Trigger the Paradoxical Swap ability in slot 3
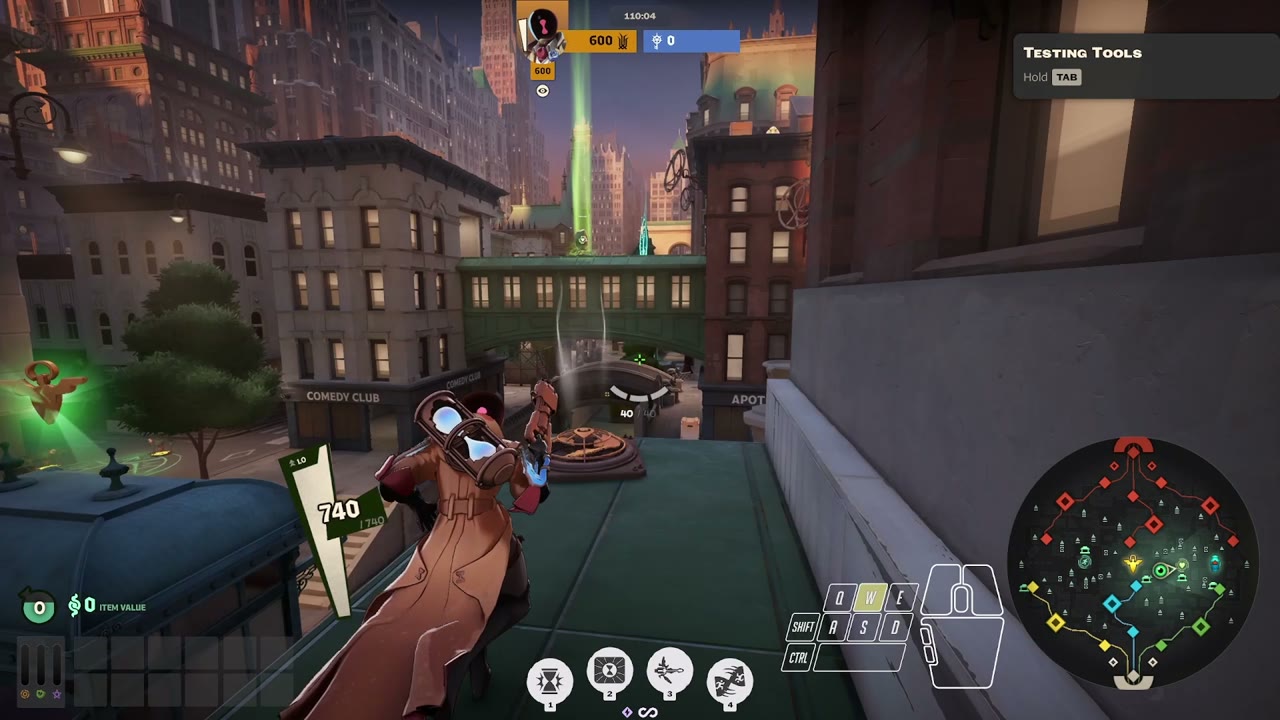Screen dimensions: 1280x720 [670, 672]
